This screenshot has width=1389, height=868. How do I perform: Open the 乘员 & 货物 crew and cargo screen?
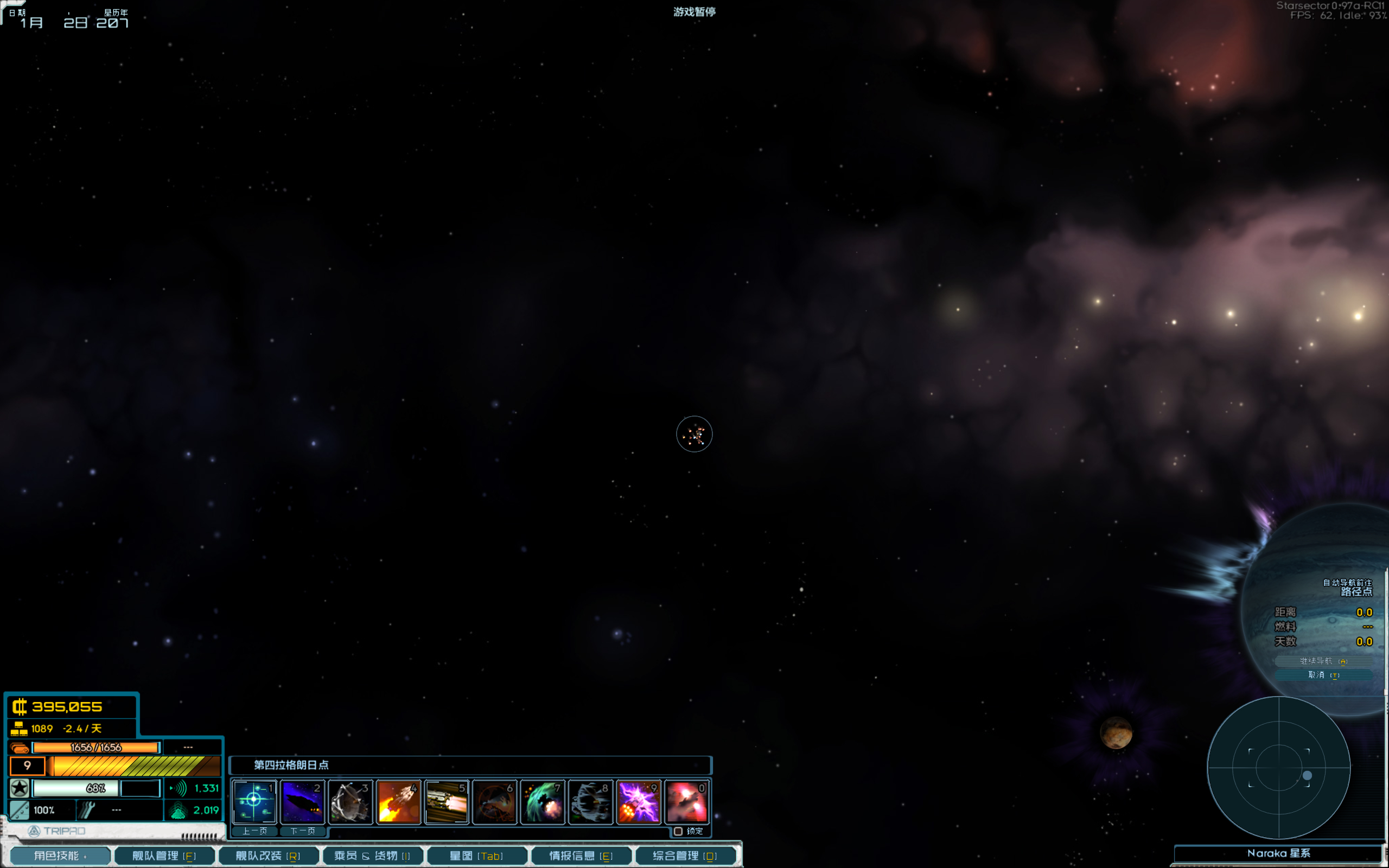(373, 856)
